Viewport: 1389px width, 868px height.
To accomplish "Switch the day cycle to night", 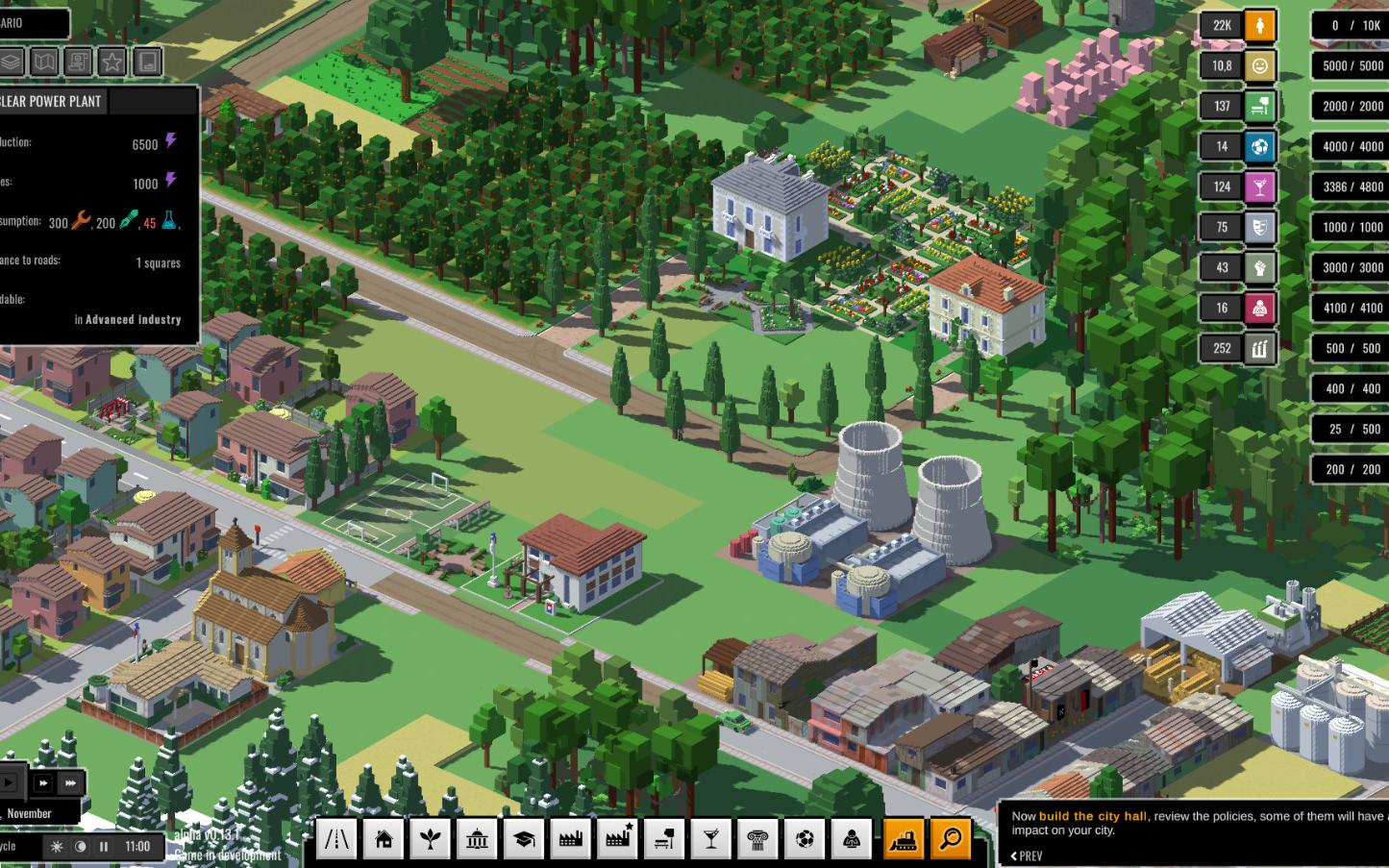I will point(81,847).
